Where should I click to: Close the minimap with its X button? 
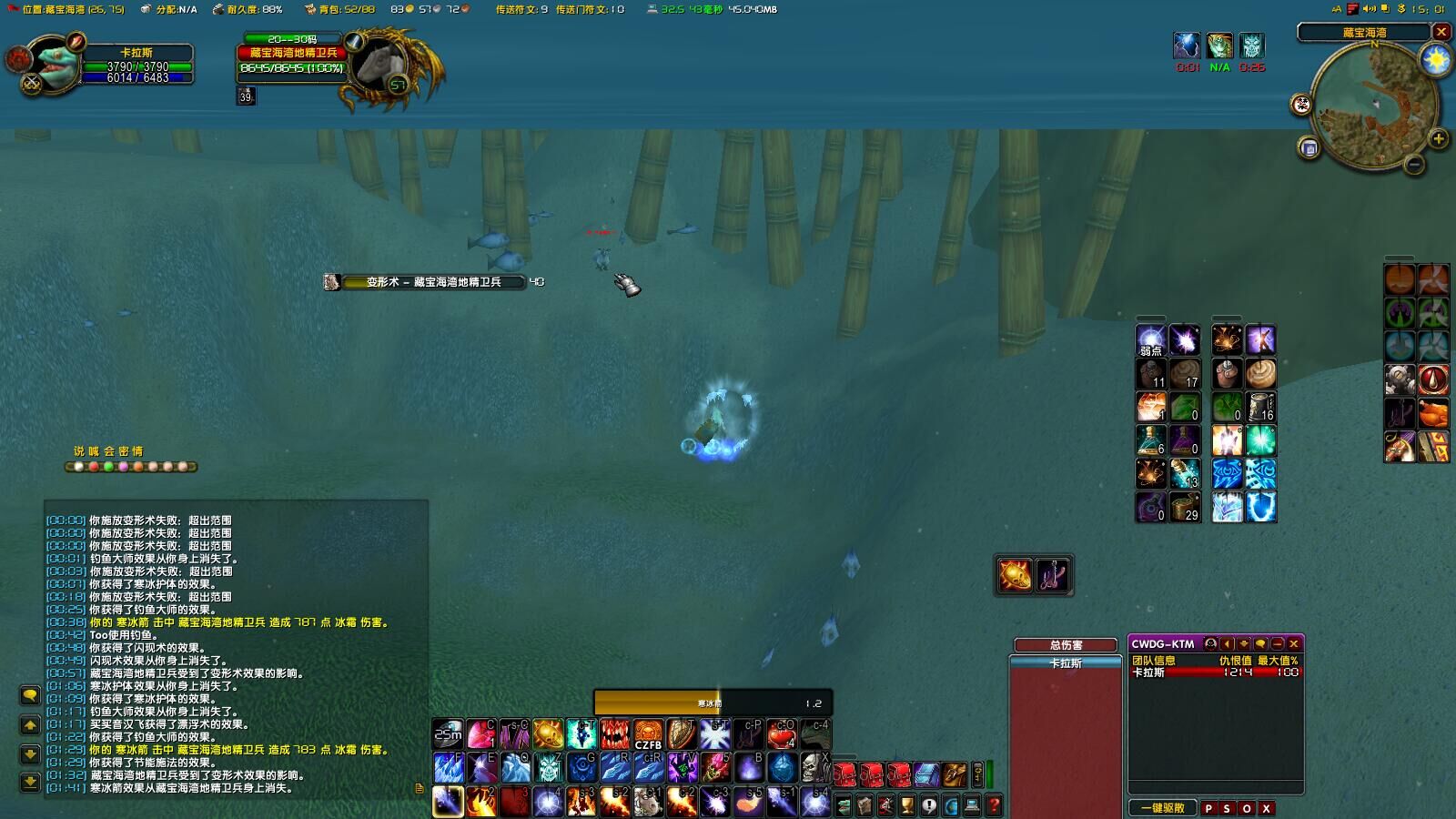tap(1441, 32)
